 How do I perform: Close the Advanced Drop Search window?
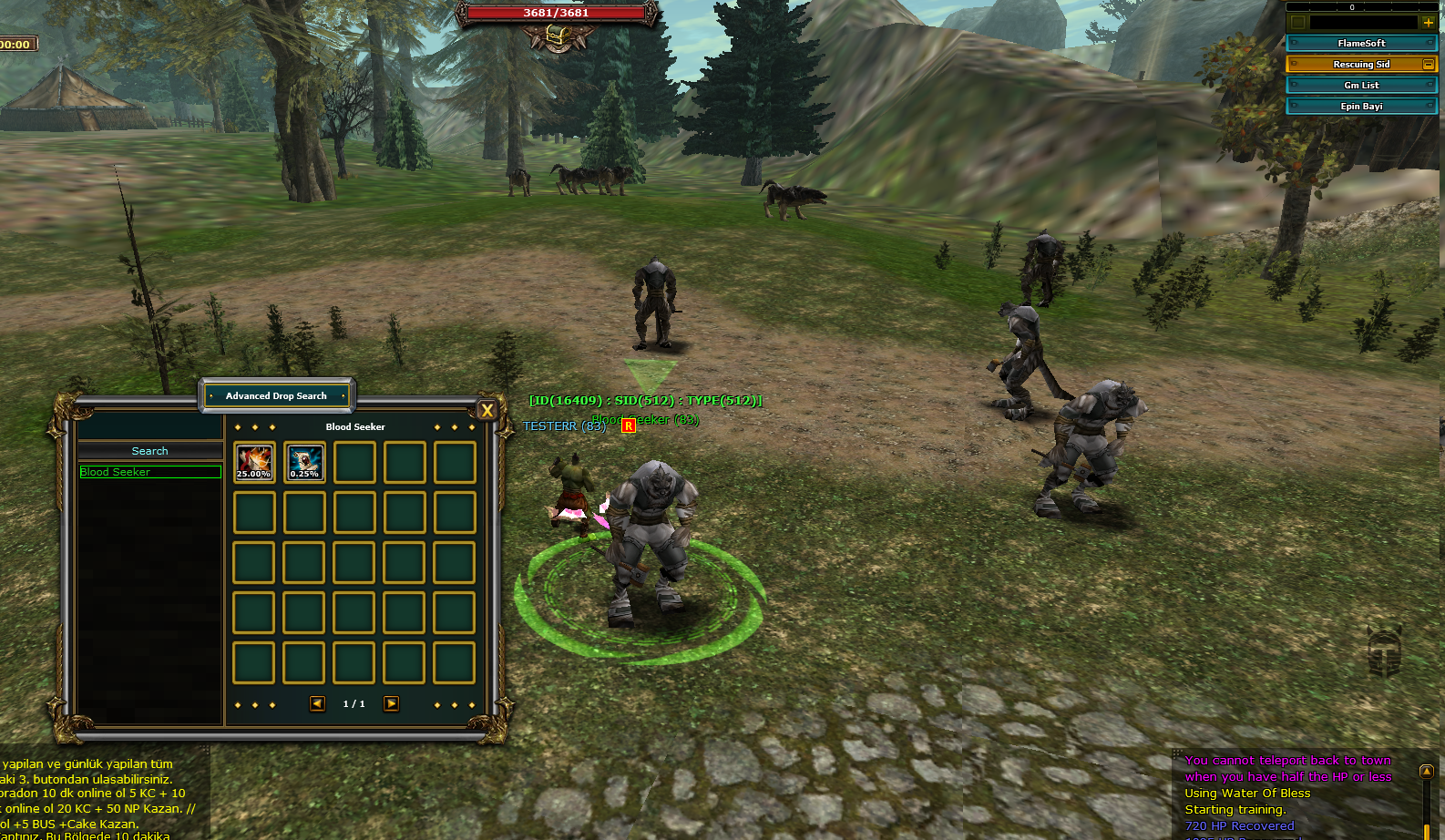point(487,411)
